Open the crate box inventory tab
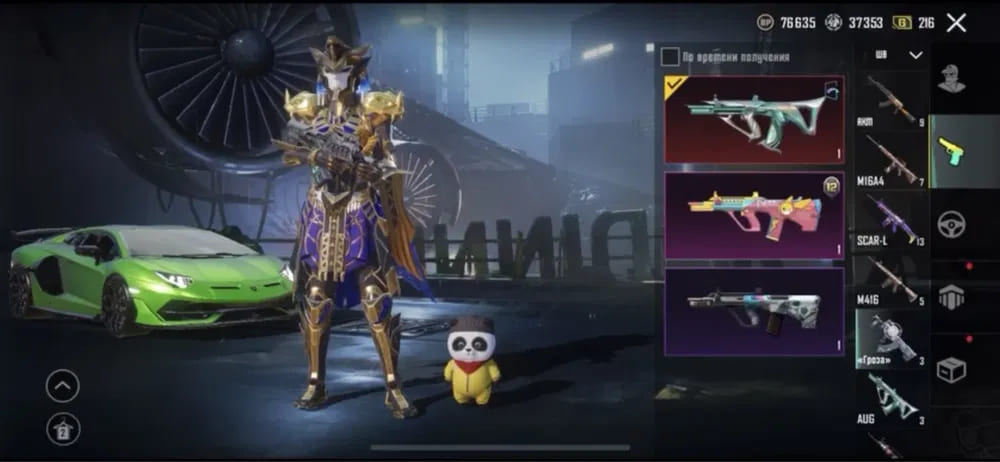The height and width of the screenshot is (462, 1000). 951,369
